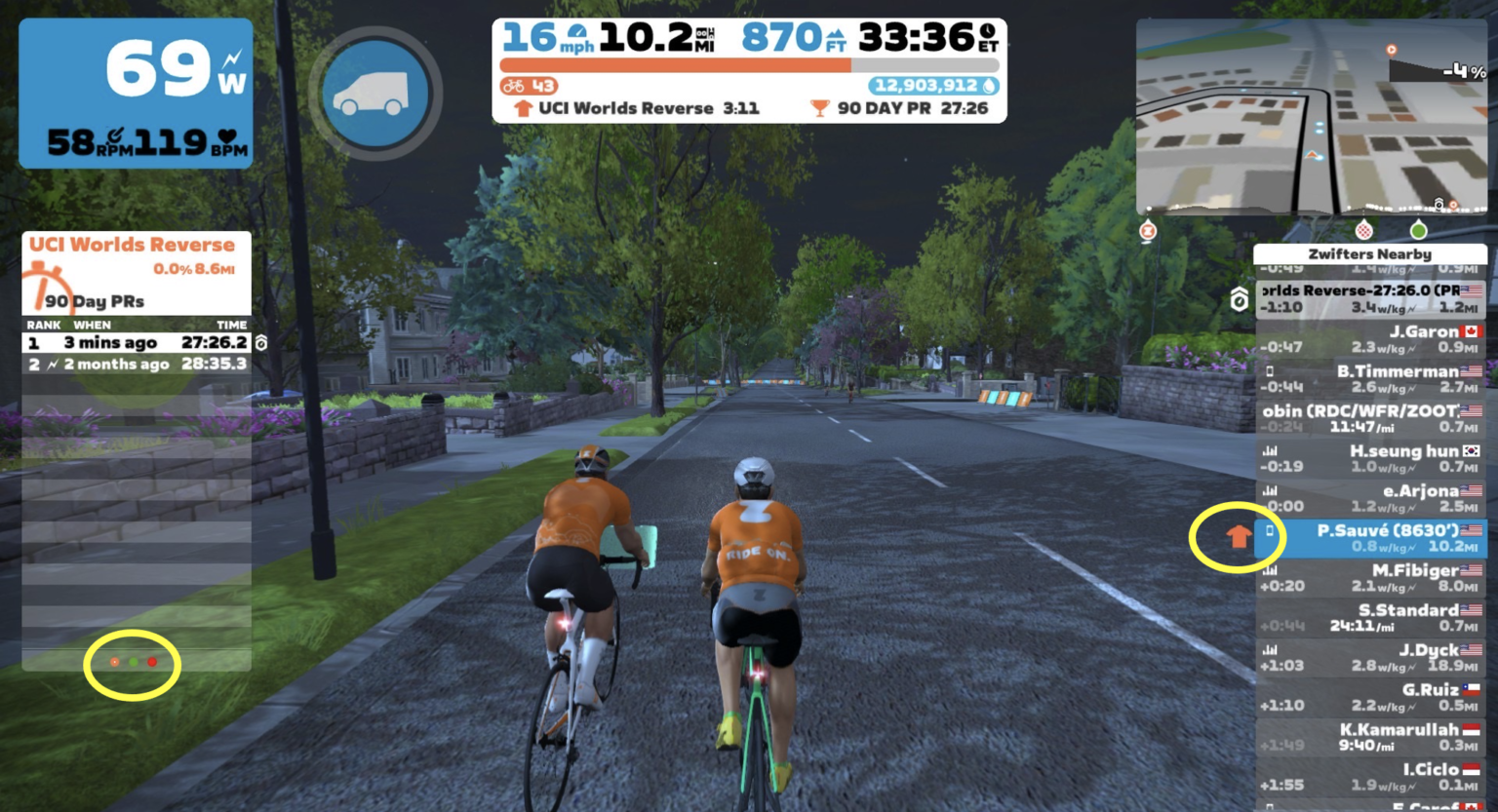Click the Zwifters Nearby list header
1498x812 pixels.
pos(1369,254)
